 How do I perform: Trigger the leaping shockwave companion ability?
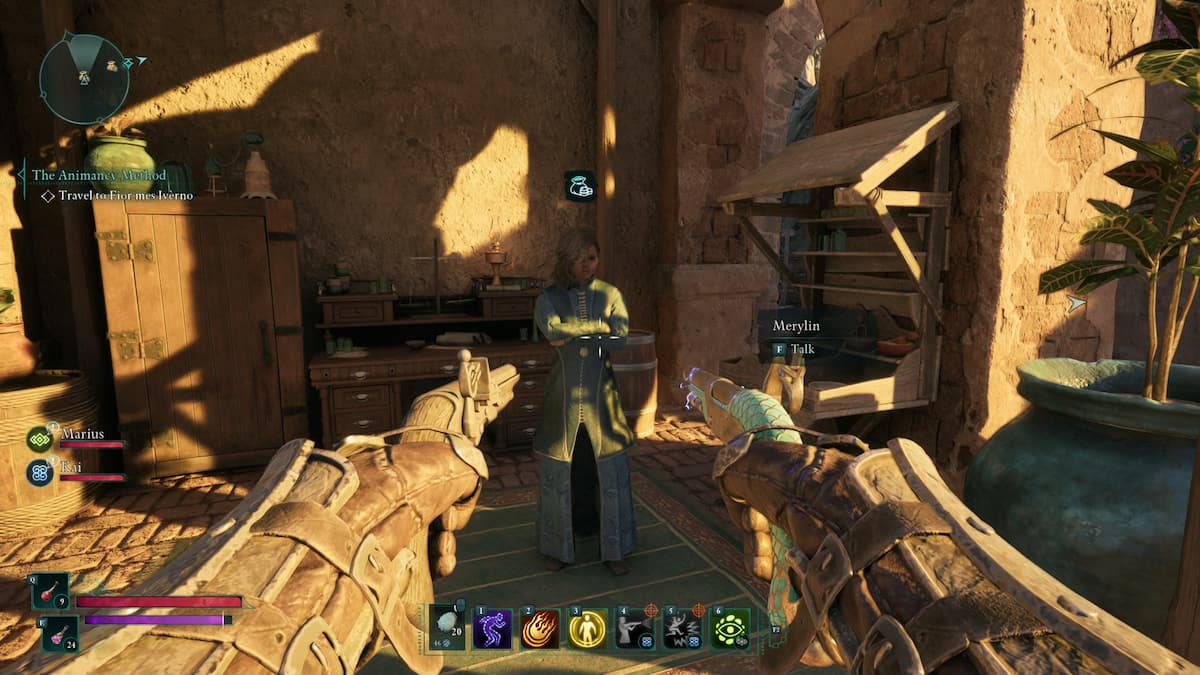(683, 629)
